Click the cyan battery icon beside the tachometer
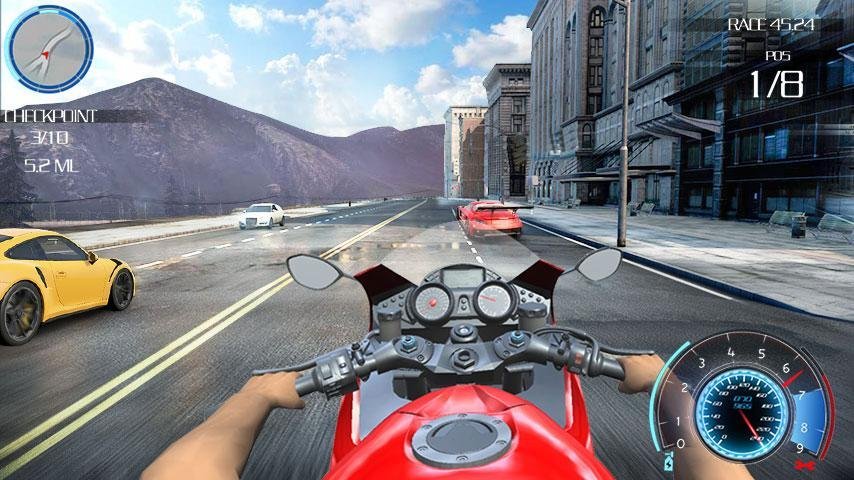The height and width of the screenshot is (480, 854). pos(667,463)
